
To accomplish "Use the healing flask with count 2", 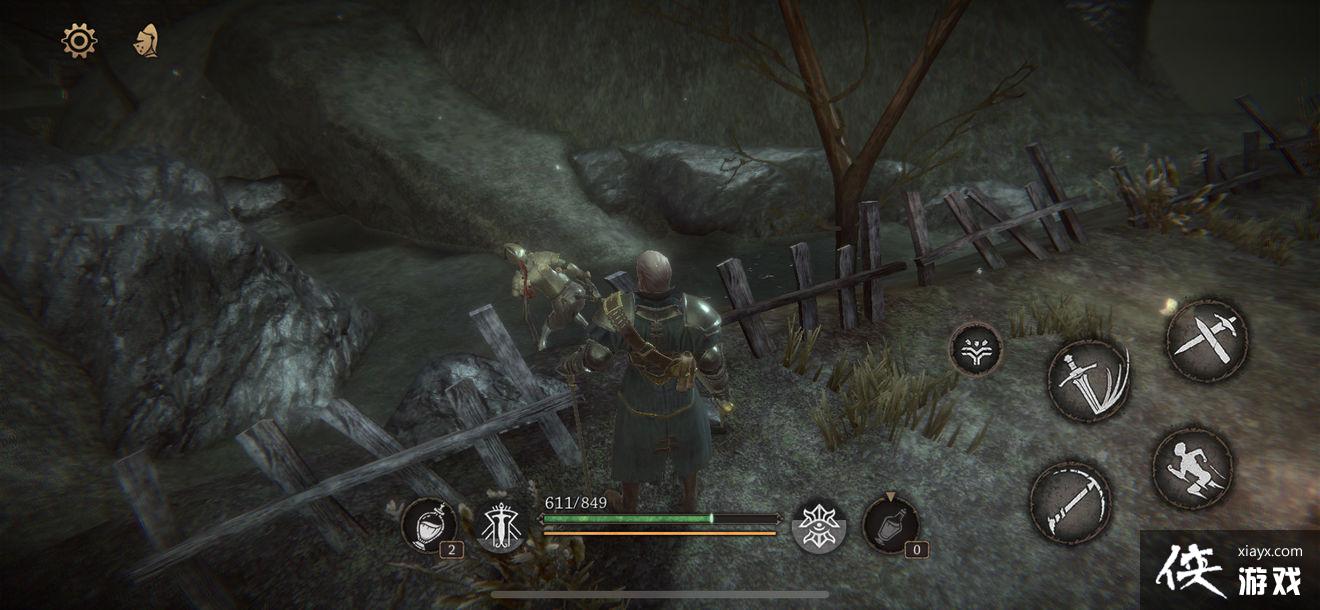I will [x=430, y=525].
